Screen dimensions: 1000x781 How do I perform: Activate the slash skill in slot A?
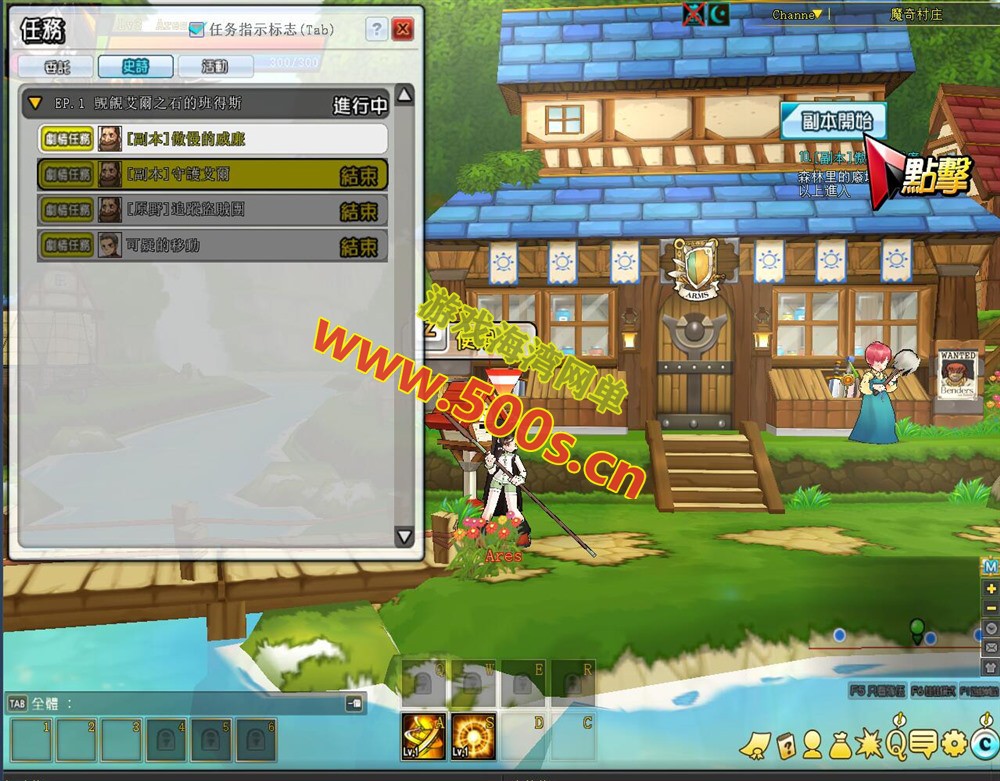tap(423, 736)
